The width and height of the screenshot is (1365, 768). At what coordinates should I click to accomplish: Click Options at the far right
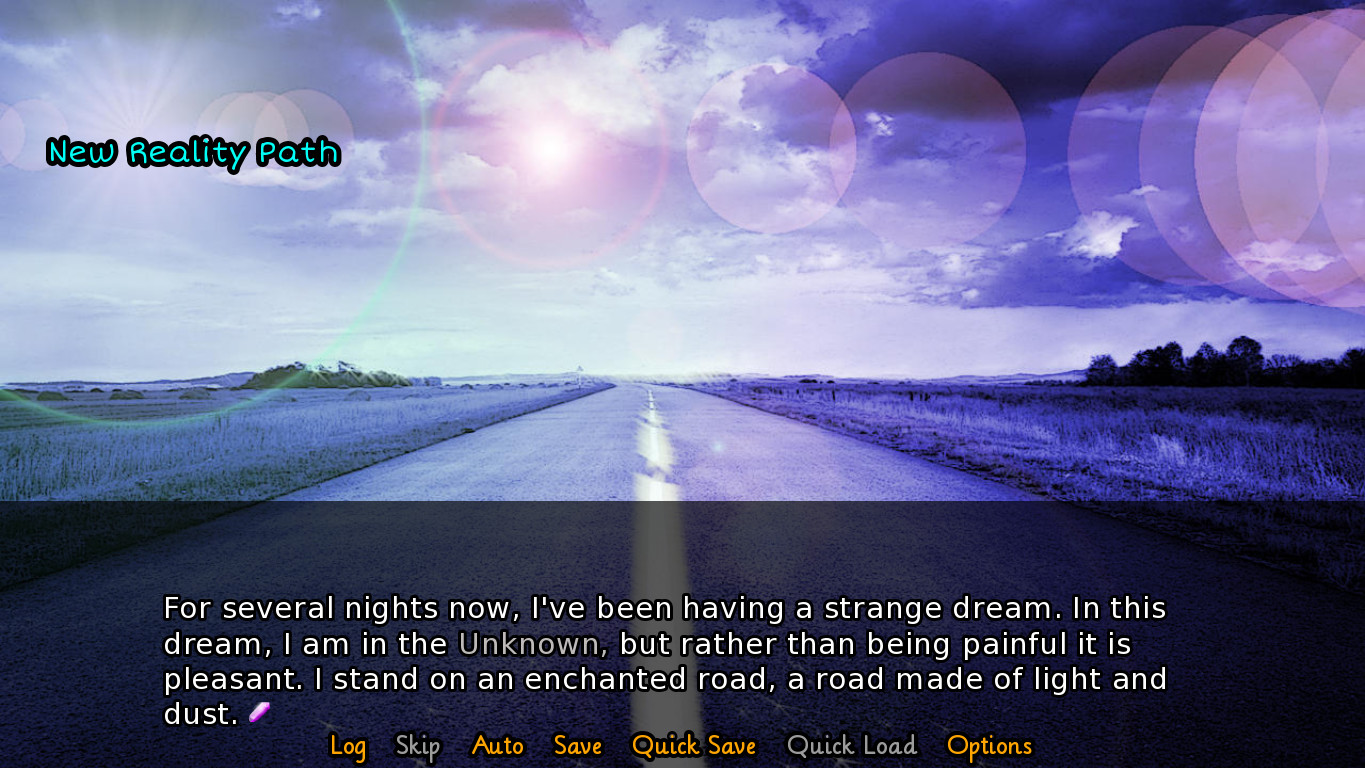coord(989,746)
